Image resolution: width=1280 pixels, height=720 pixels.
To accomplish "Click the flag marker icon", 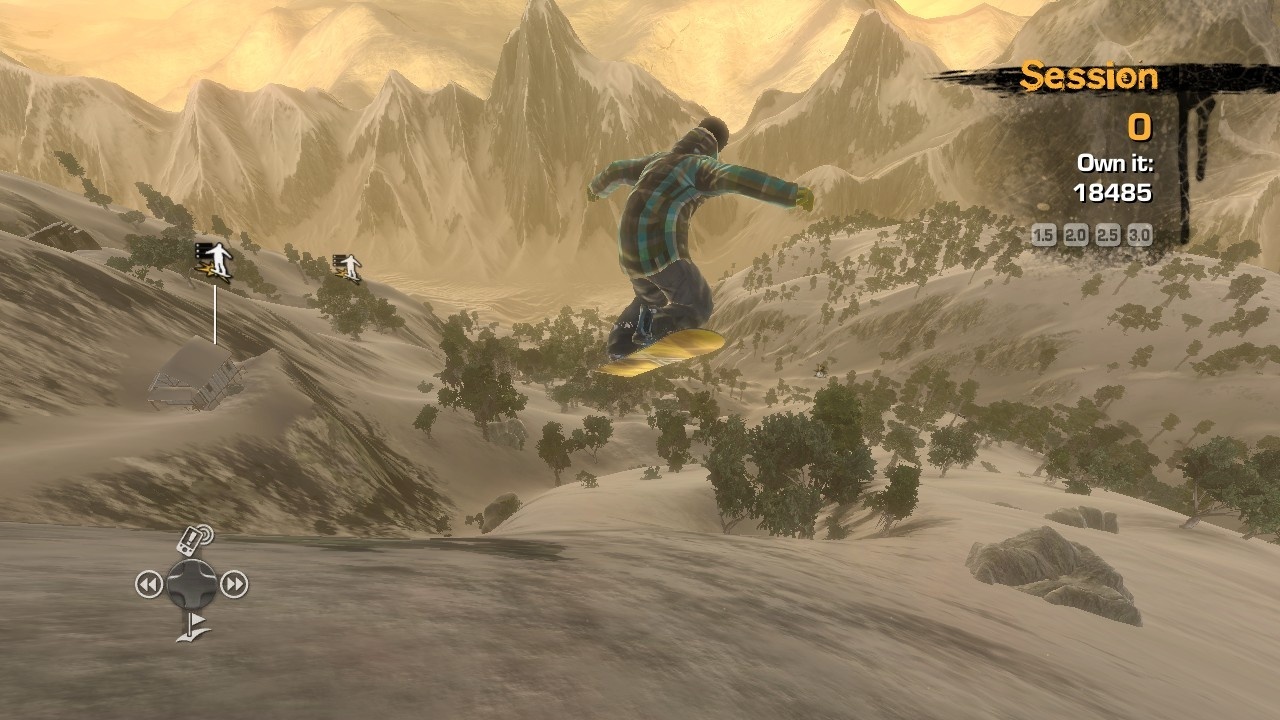I will (x=194, y=628).
